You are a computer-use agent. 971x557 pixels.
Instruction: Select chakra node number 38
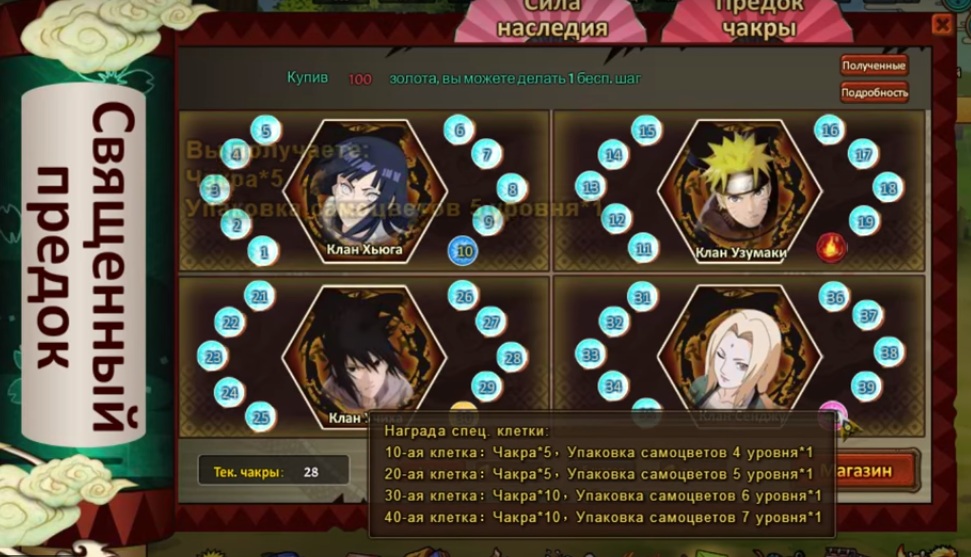click(888, 352)
